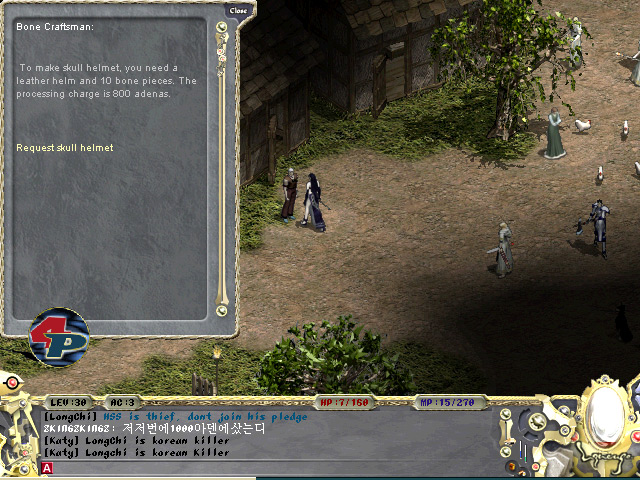Click the ornate golden orb menu button

(x=603, y=411)
